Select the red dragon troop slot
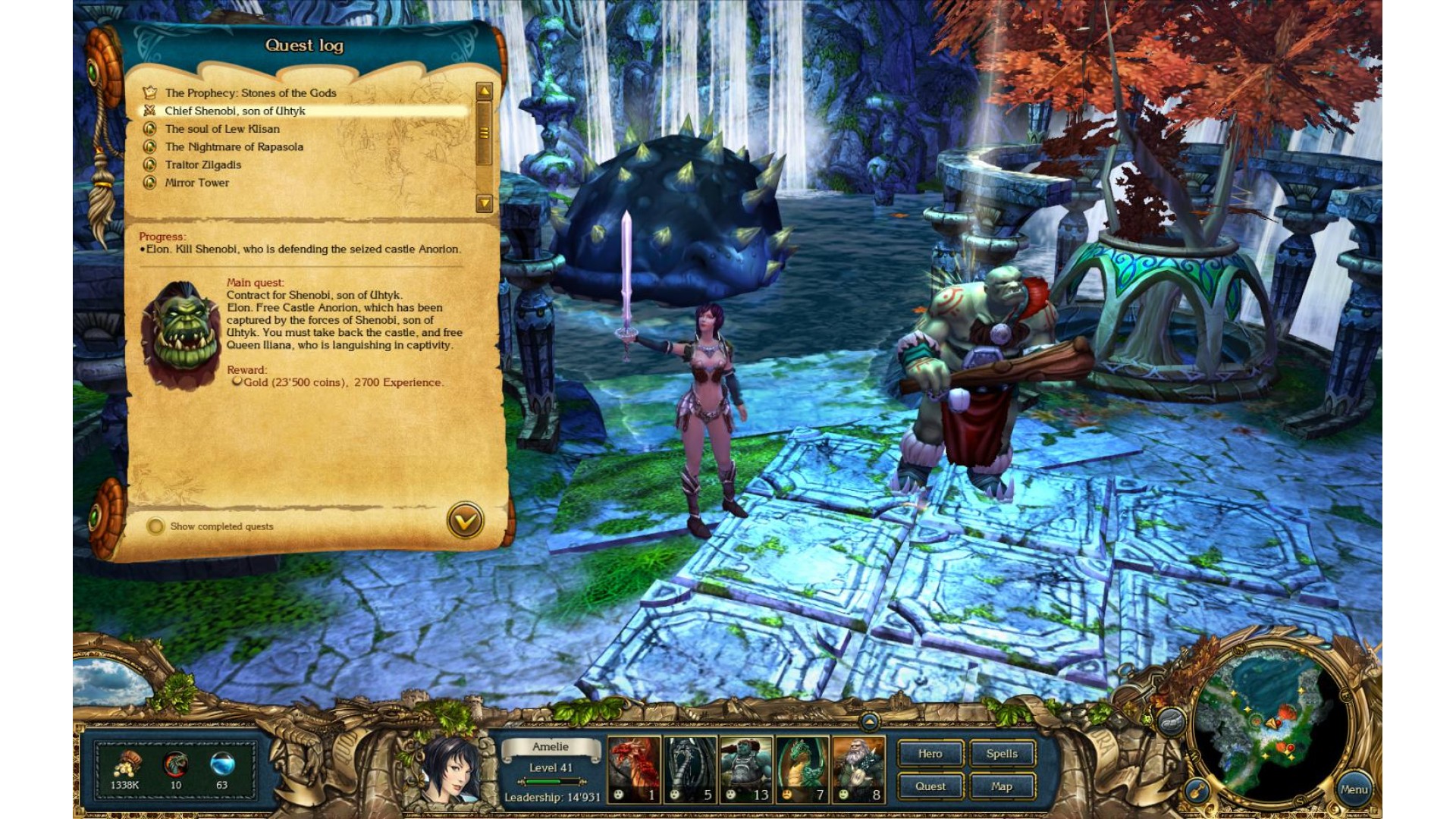Screen dimensions: 1456x819 634,769
